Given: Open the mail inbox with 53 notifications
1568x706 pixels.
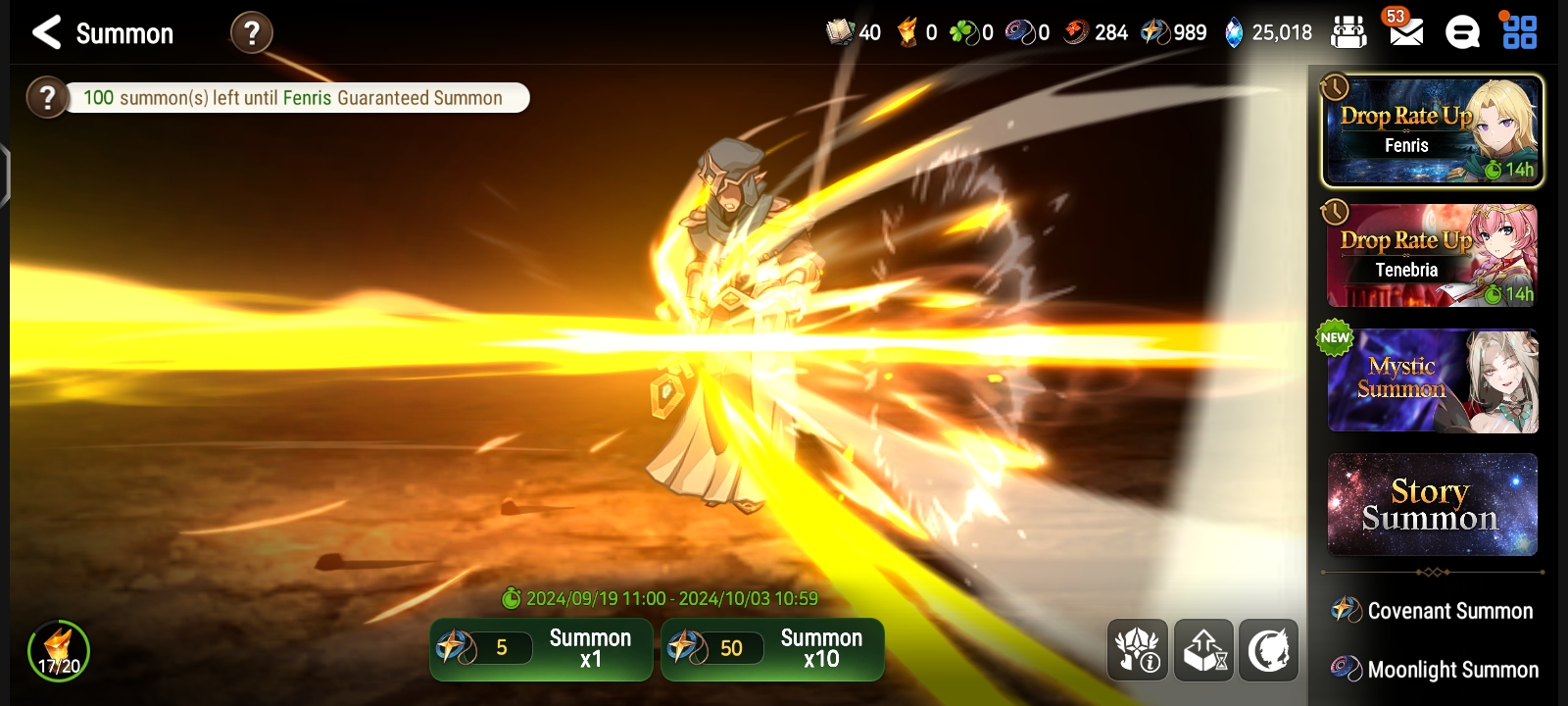Looking at the screenshot, I should click(1408, 32).
